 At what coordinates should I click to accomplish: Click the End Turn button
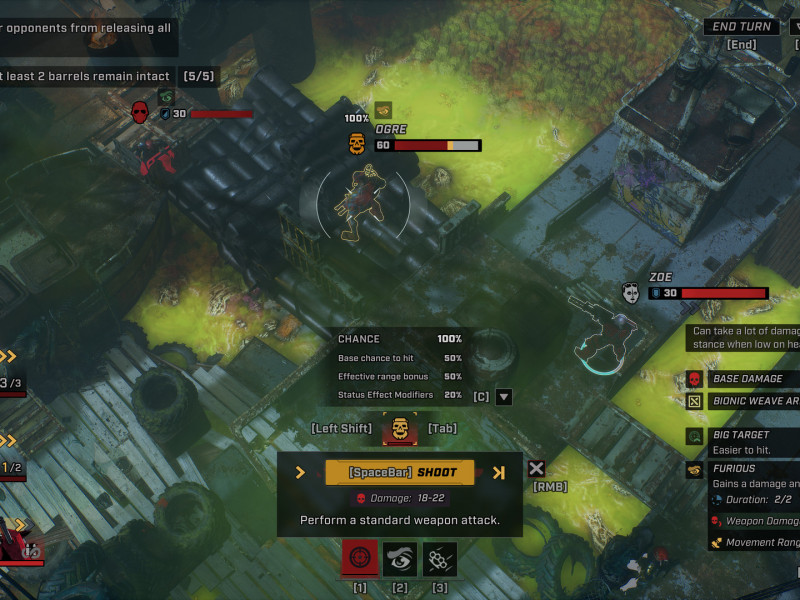pyautogui.click(x=742, y=26)
